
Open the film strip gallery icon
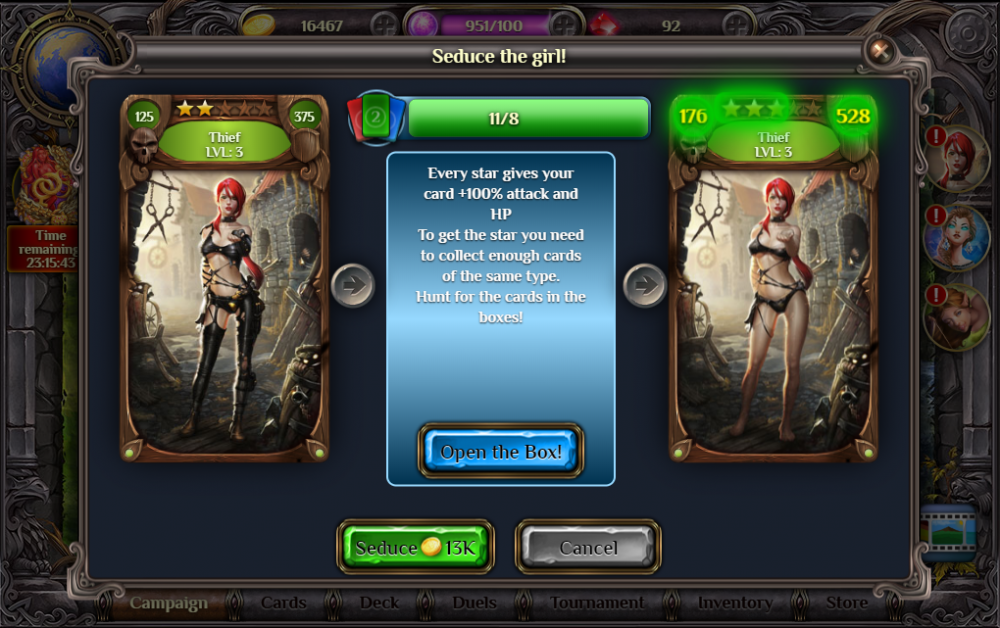(x=946, y=532)
